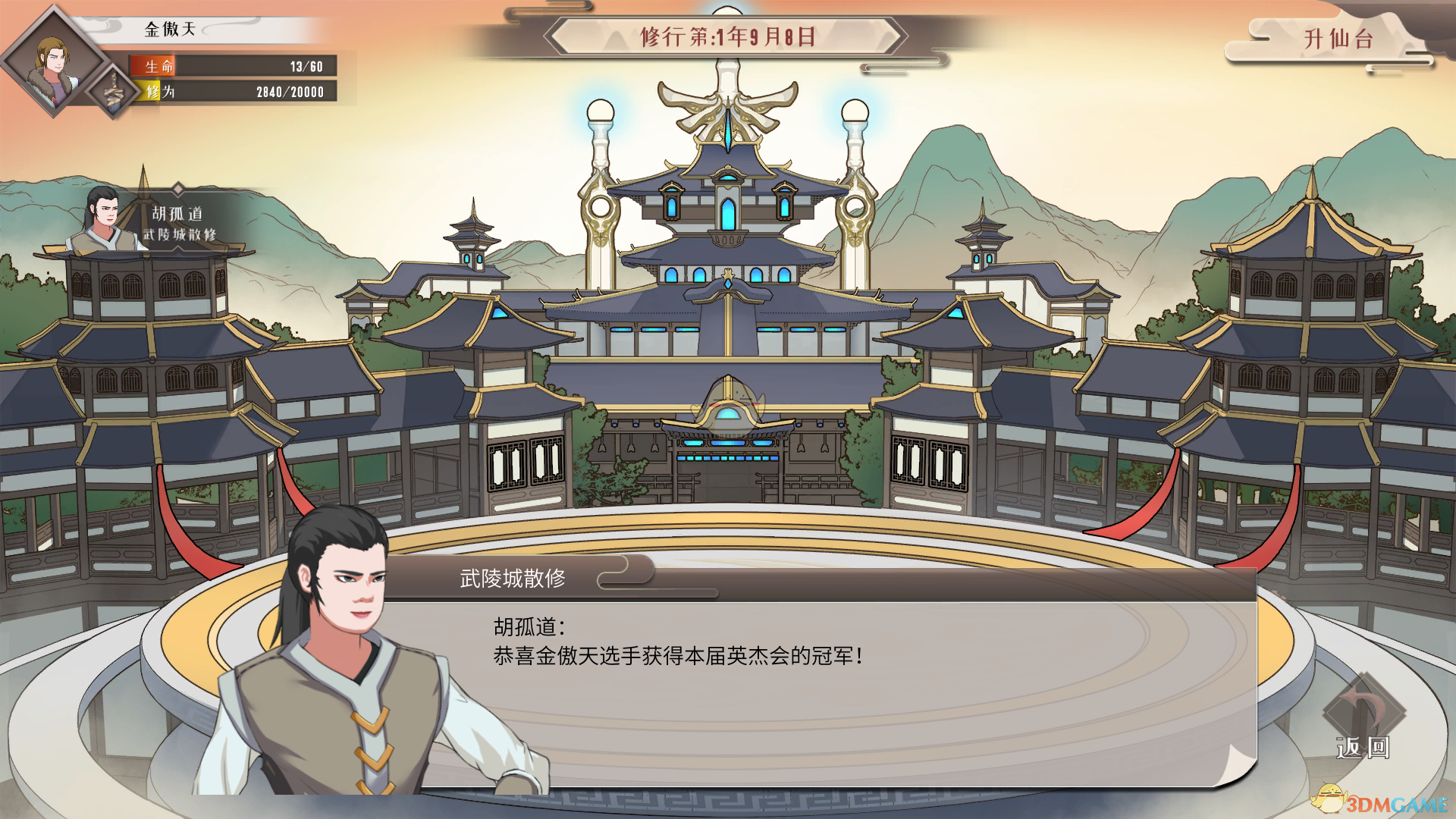Toggle the 生命 health stat display
Screen dimensions: 1456x819
point(227,67)
